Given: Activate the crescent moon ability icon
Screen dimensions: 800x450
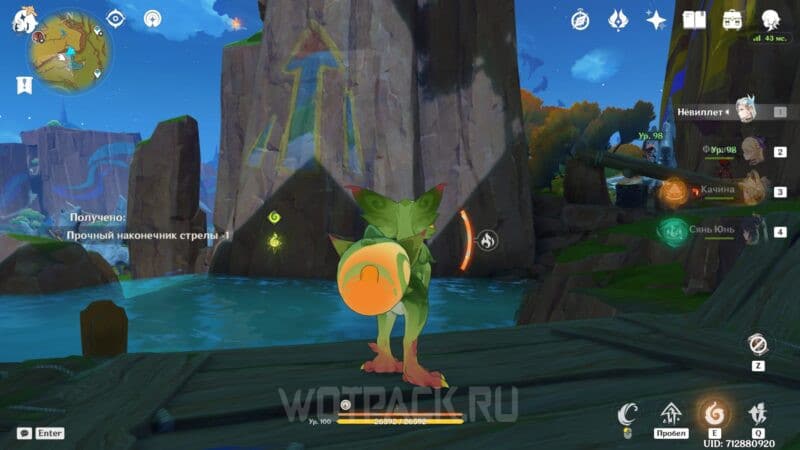Looking at the screenshot, I should tap(628, 412).
